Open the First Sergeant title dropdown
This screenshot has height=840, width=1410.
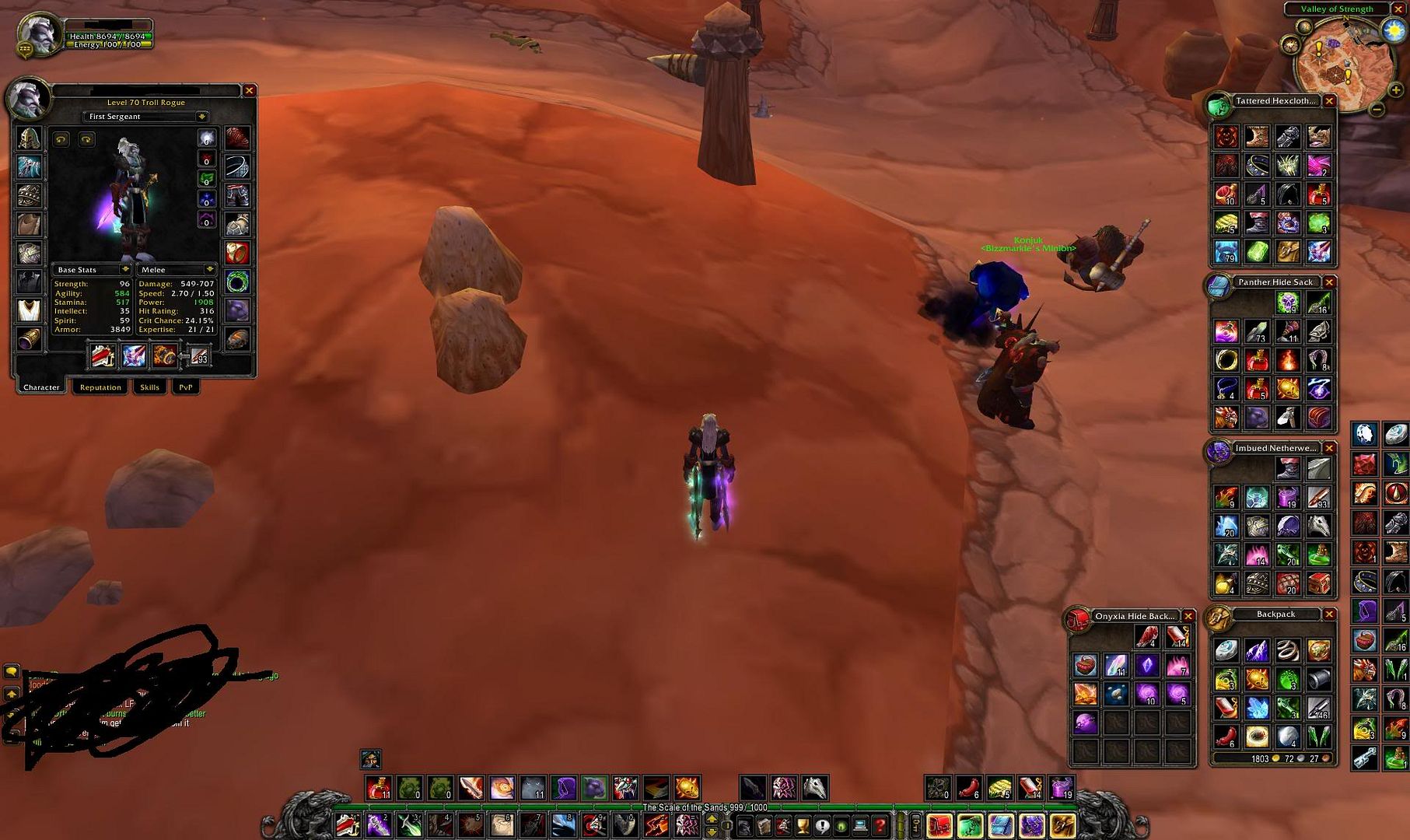(x=201, y=117)
